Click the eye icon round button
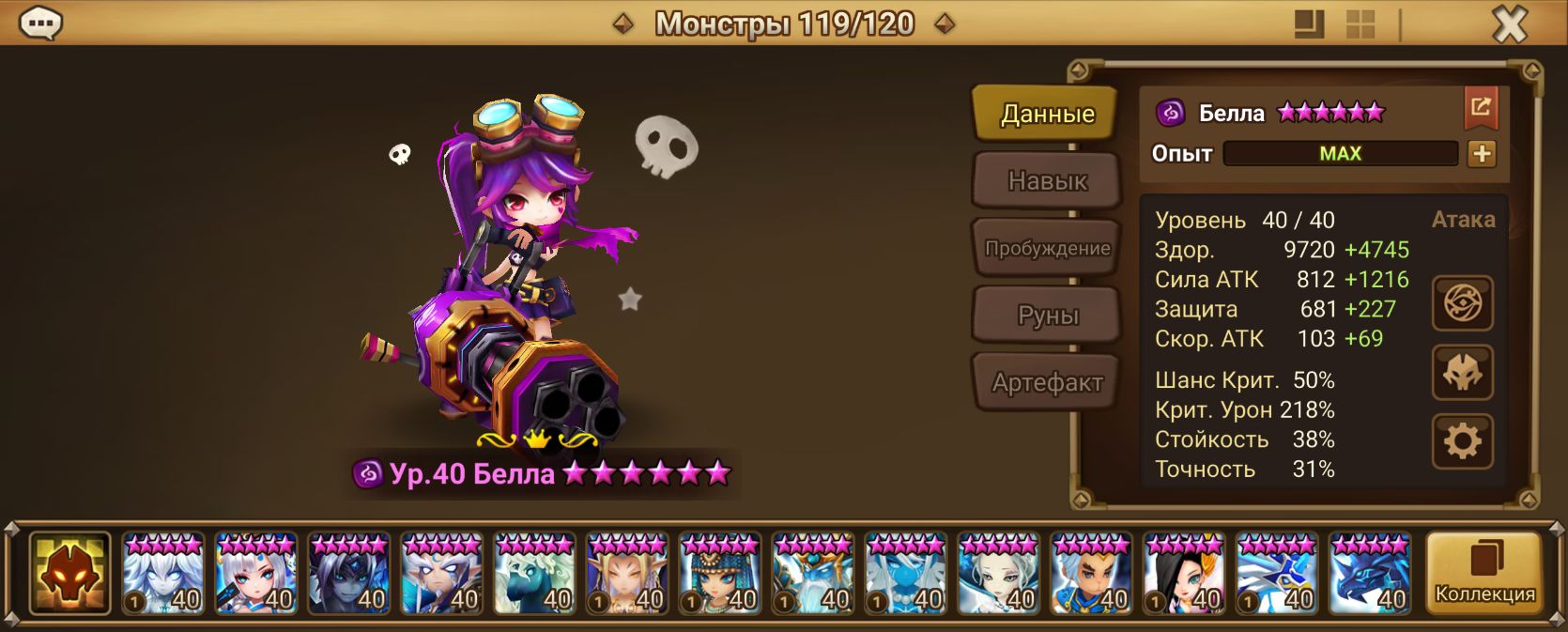The height and width of the screenshot is (632, 1568). [x=1462, y=303]
